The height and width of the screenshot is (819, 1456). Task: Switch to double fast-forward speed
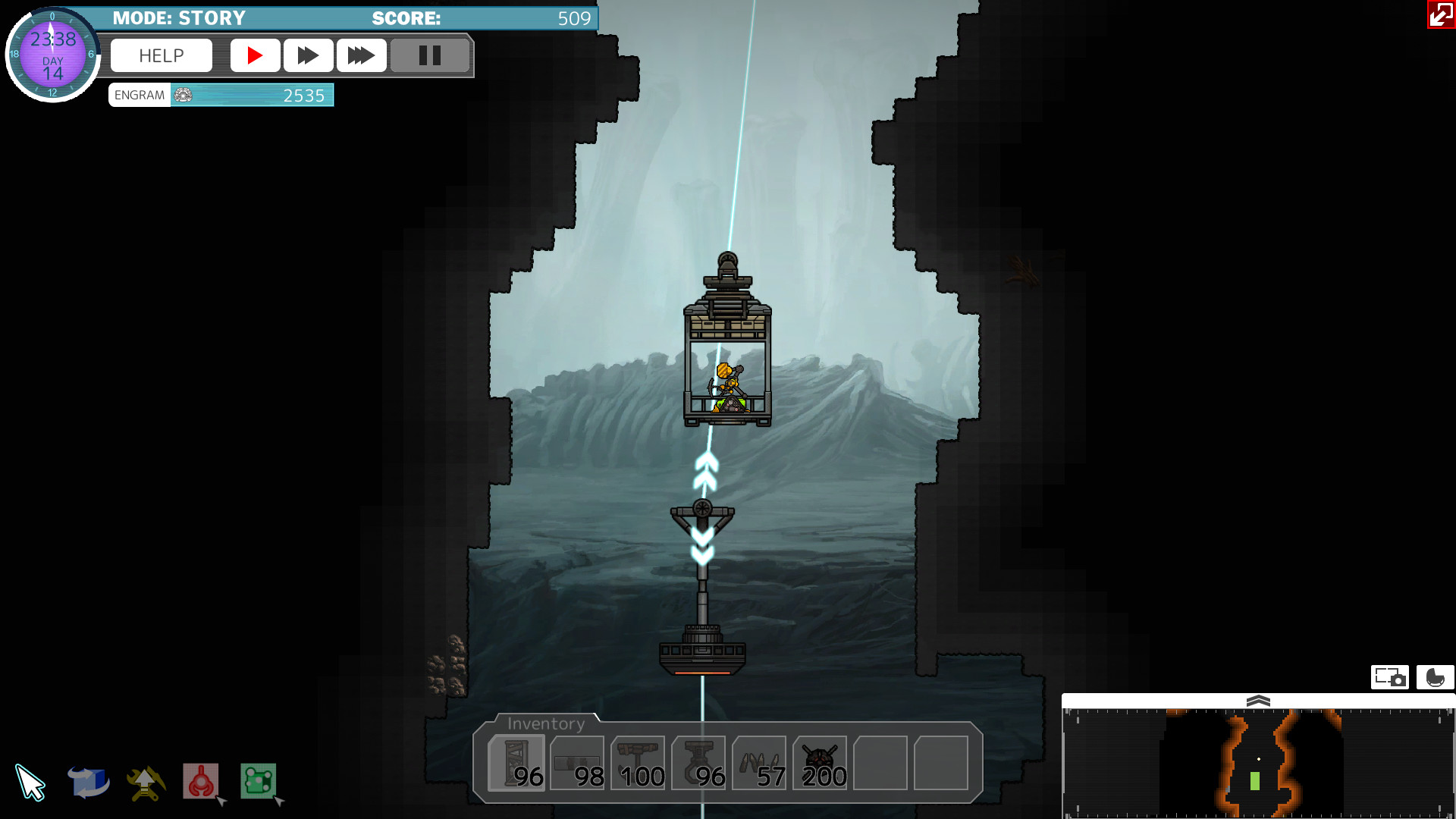(308, 55)
